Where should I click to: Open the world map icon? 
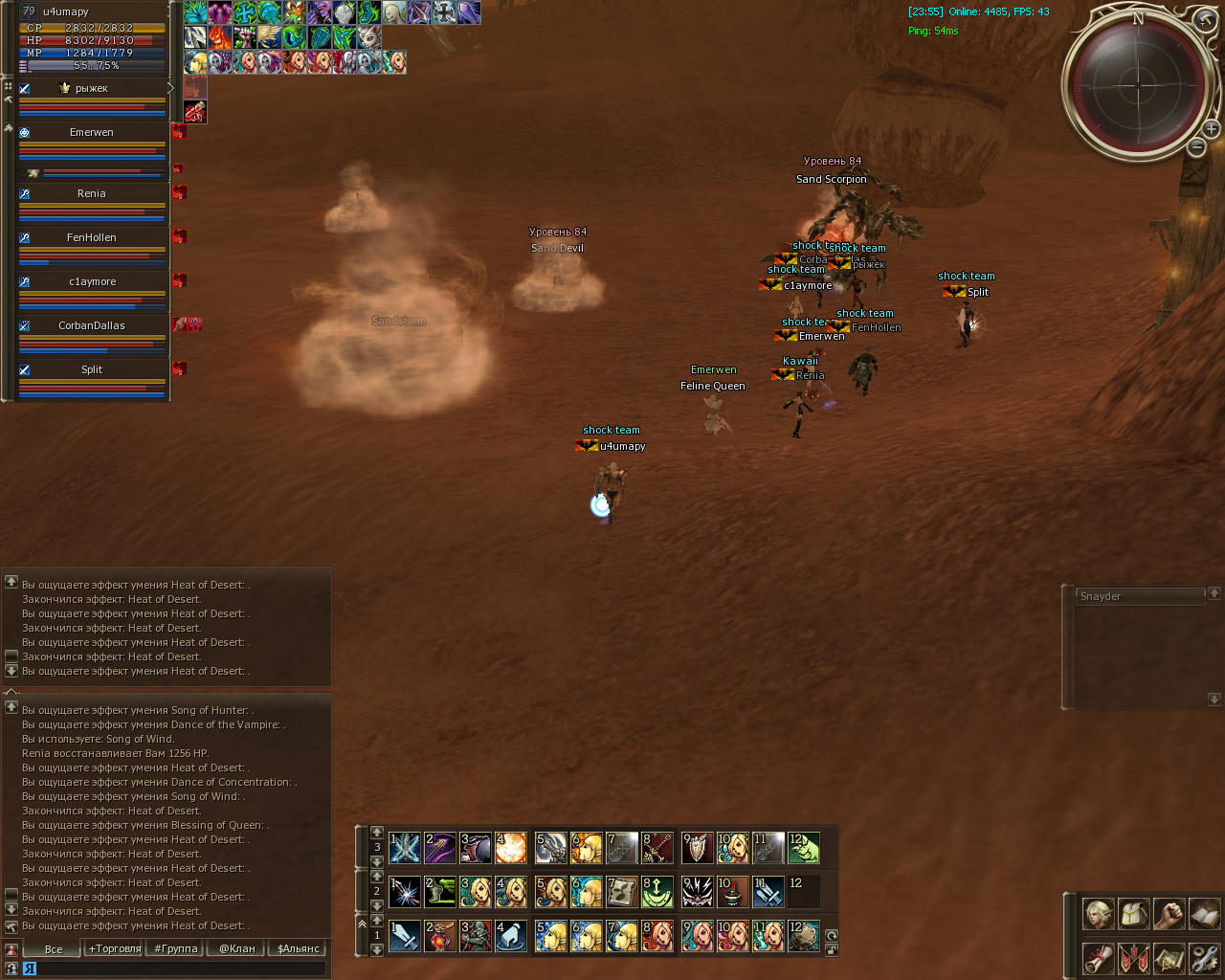tap(1169, 958)
